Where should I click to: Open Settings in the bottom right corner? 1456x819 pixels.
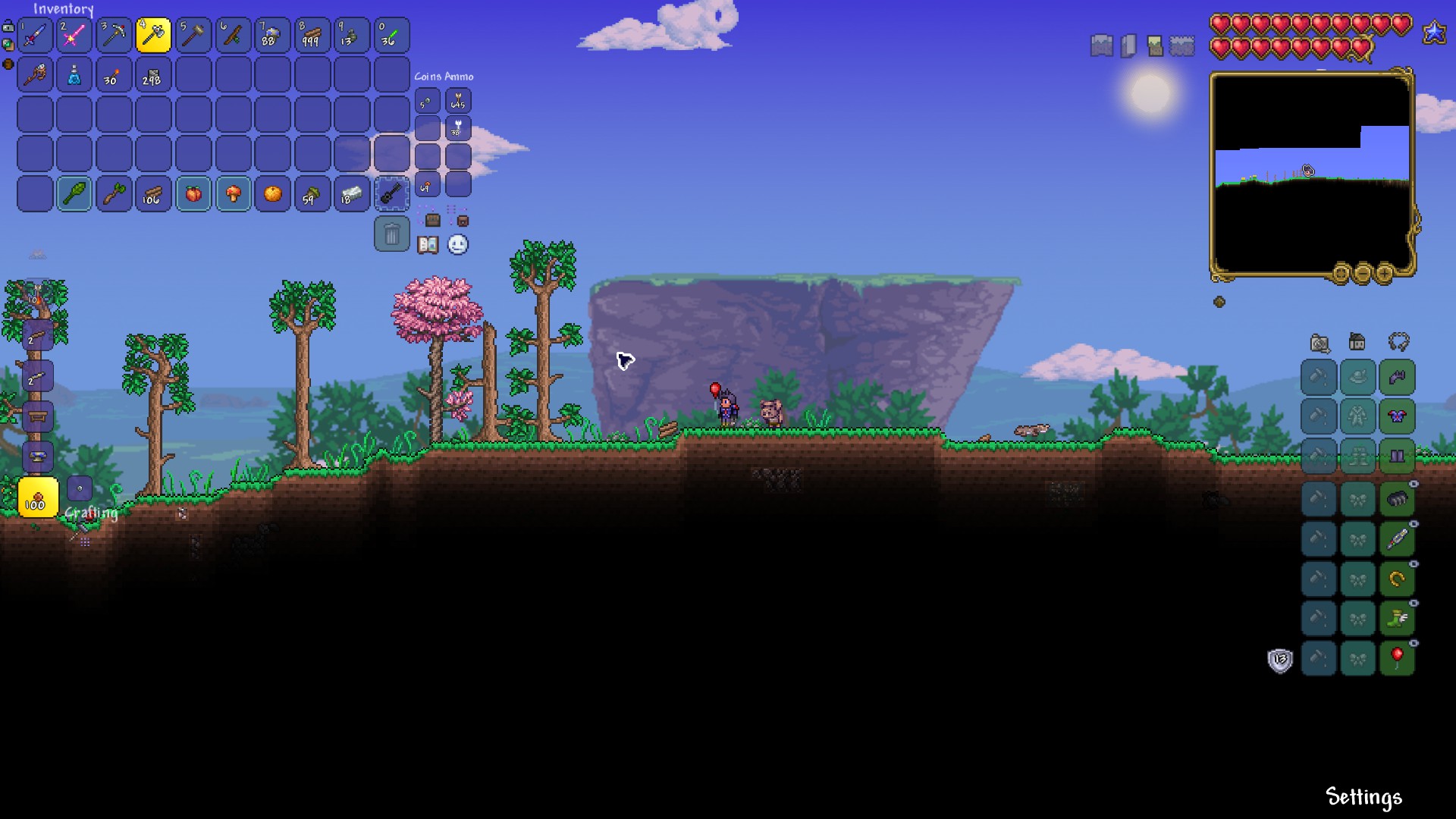pos(1363,797)
